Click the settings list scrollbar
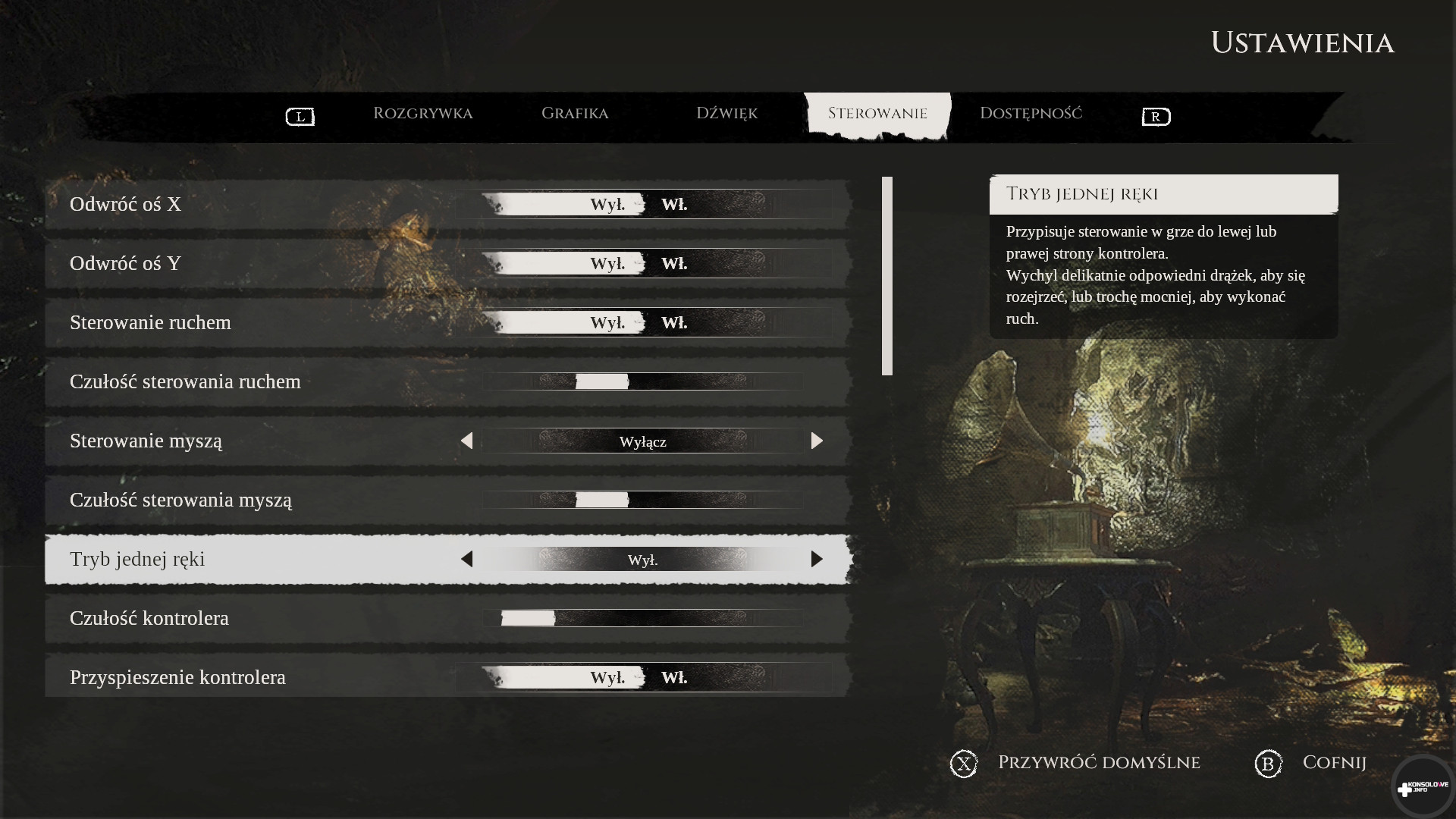The image size is (1456, 819). 887,276
